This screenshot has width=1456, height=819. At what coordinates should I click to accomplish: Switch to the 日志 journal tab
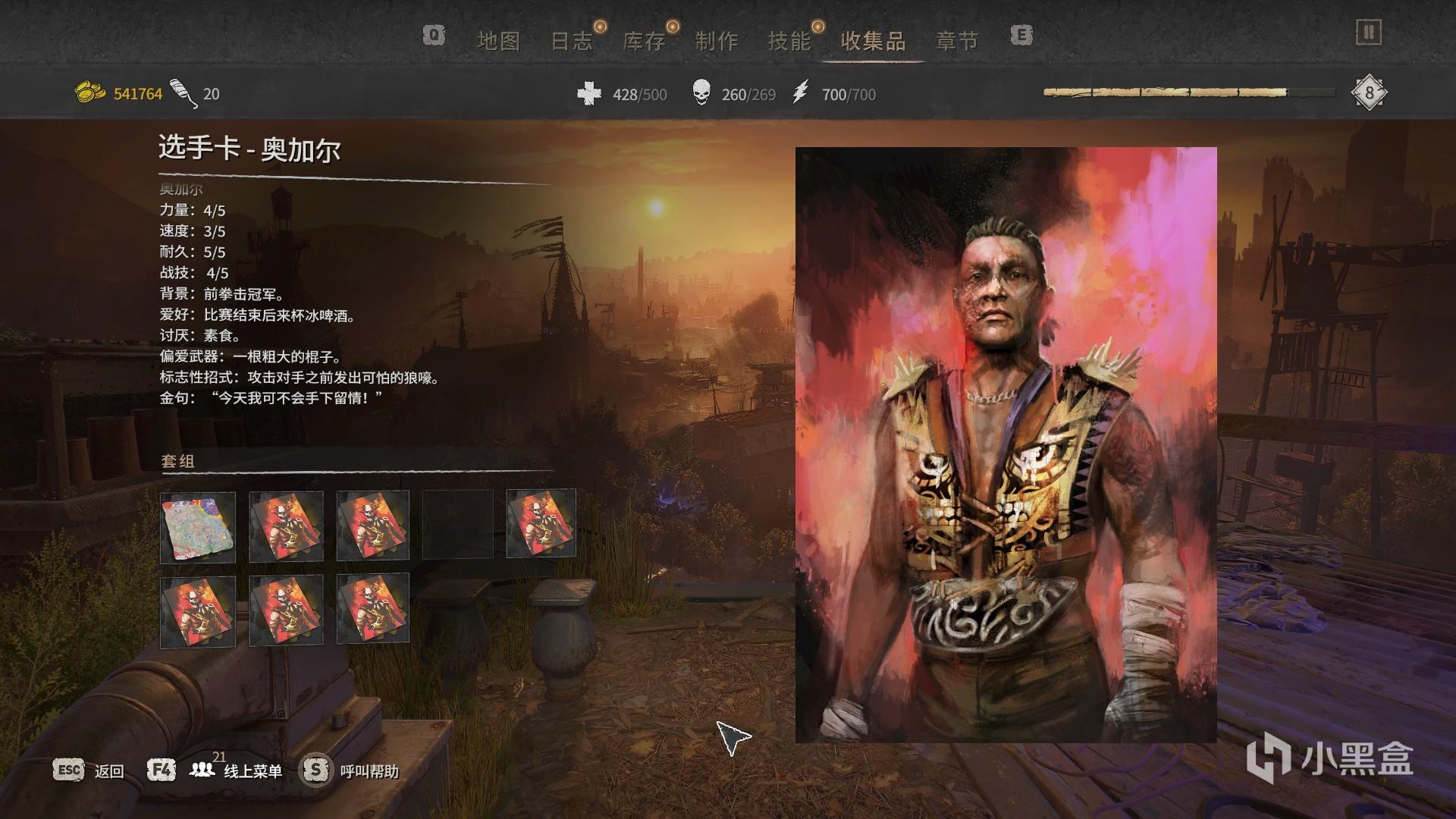[571, 41]
